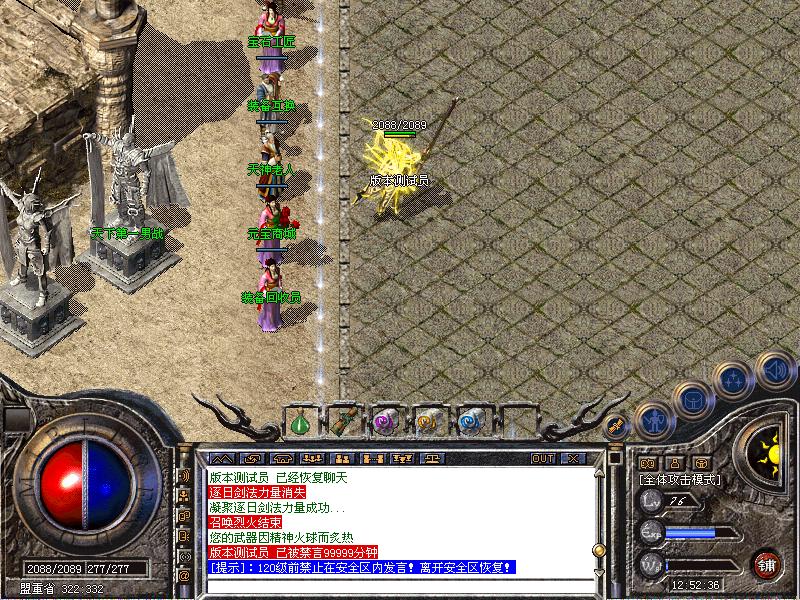Open the skills panel with sparkle icon

(734, 380)
